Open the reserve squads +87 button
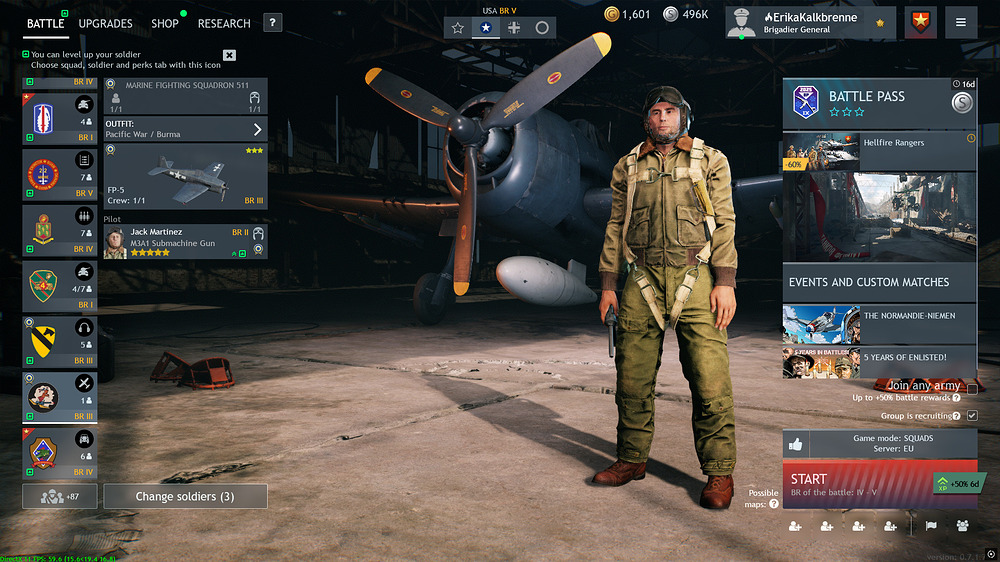Image resolution: width=1000 pixels, height=562 pixels. 60,496
